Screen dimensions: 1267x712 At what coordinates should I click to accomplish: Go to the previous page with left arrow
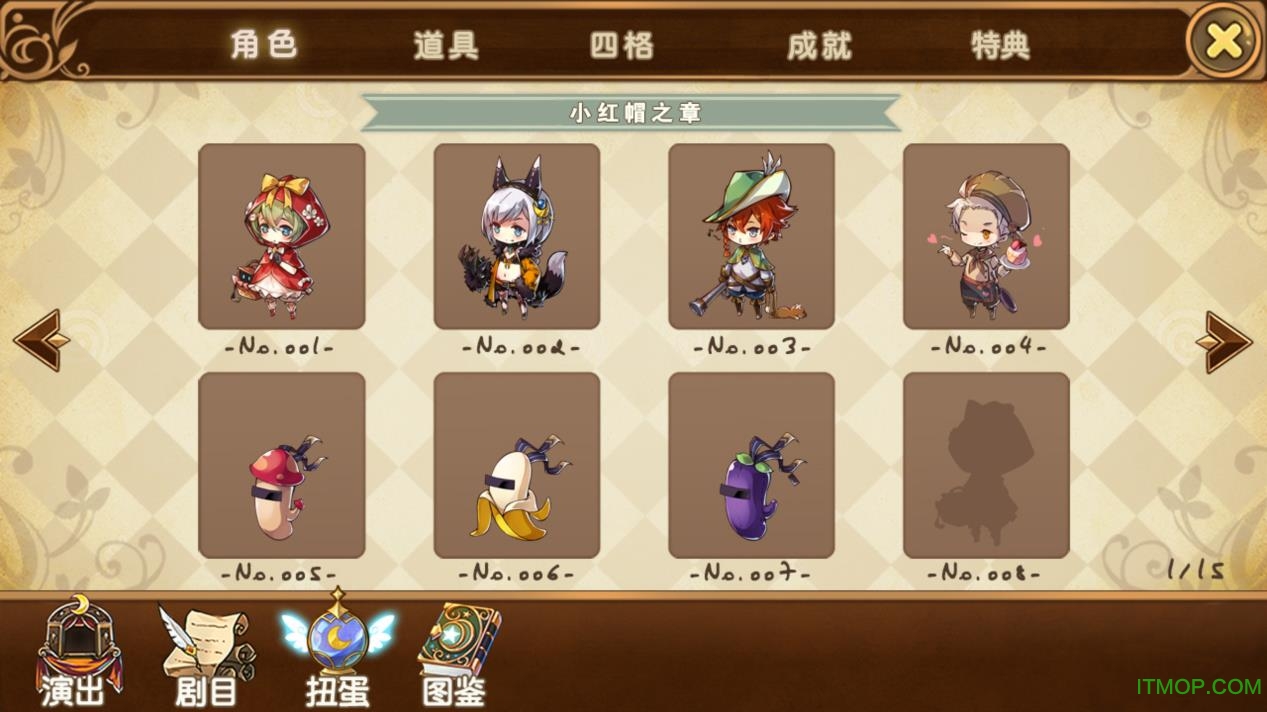coord(41,340)
